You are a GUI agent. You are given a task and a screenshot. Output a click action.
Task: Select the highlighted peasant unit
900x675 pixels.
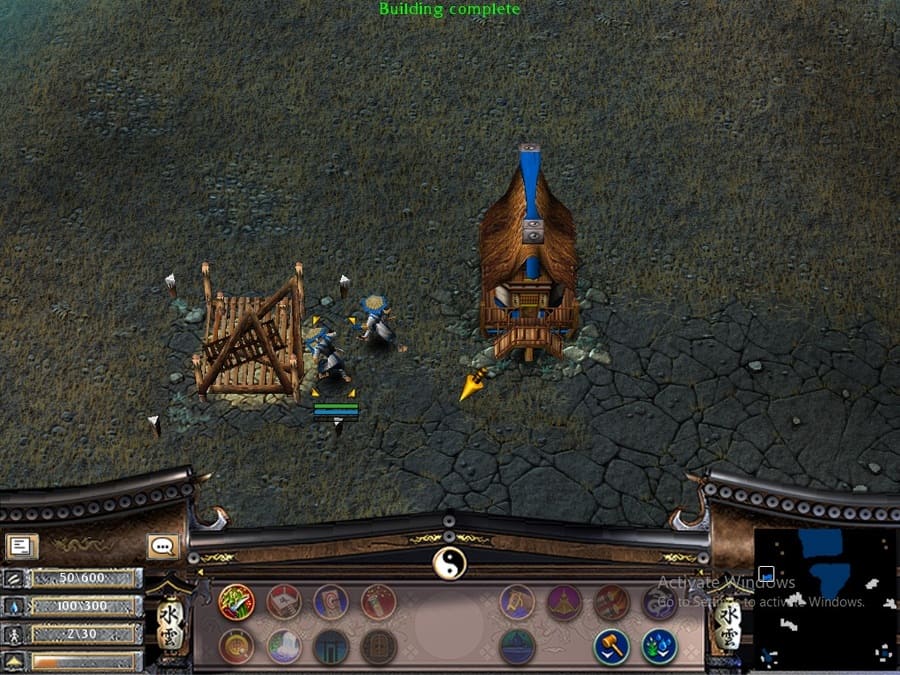pos(329,354)
